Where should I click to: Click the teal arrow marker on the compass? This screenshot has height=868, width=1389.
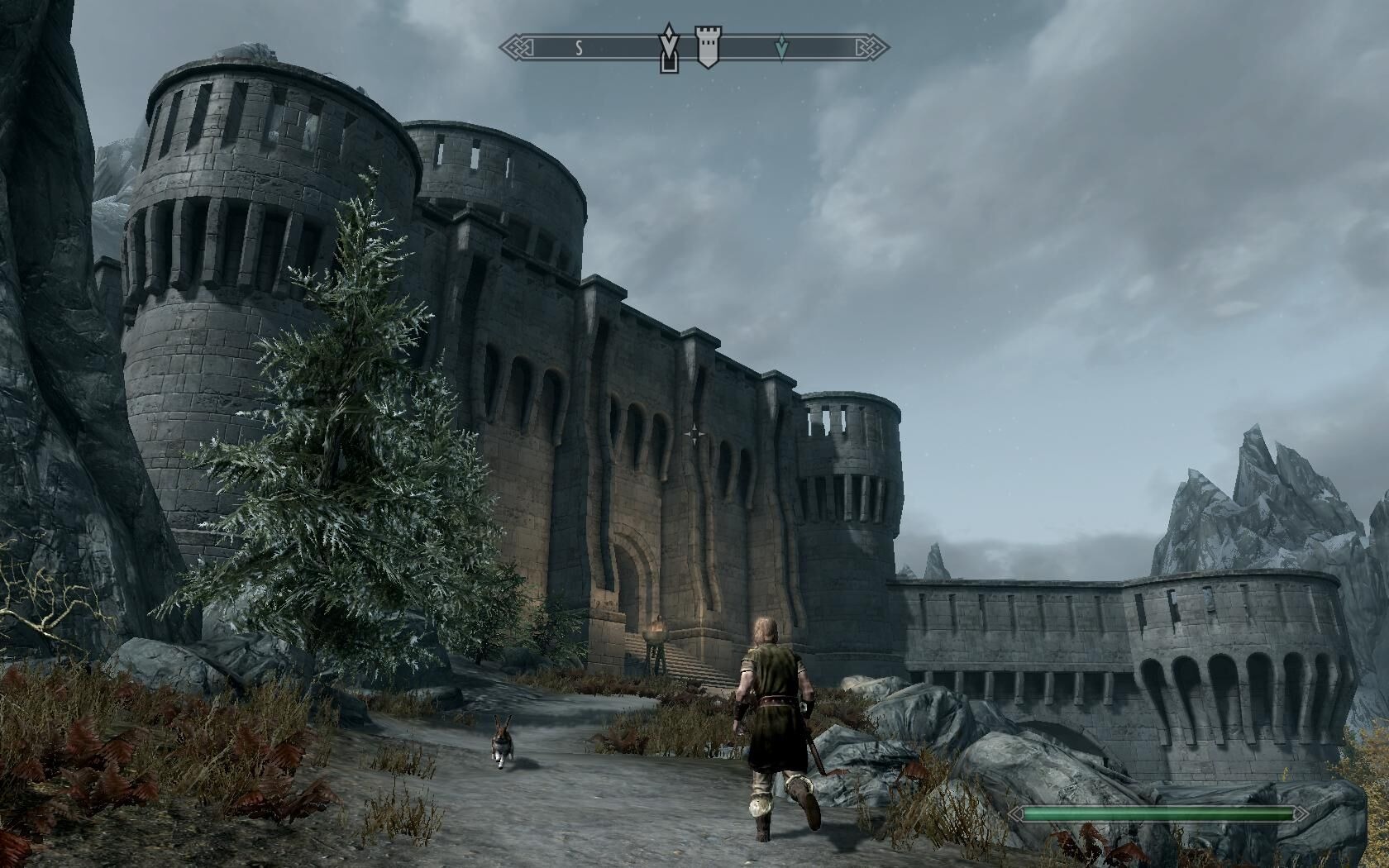[781, 50]
